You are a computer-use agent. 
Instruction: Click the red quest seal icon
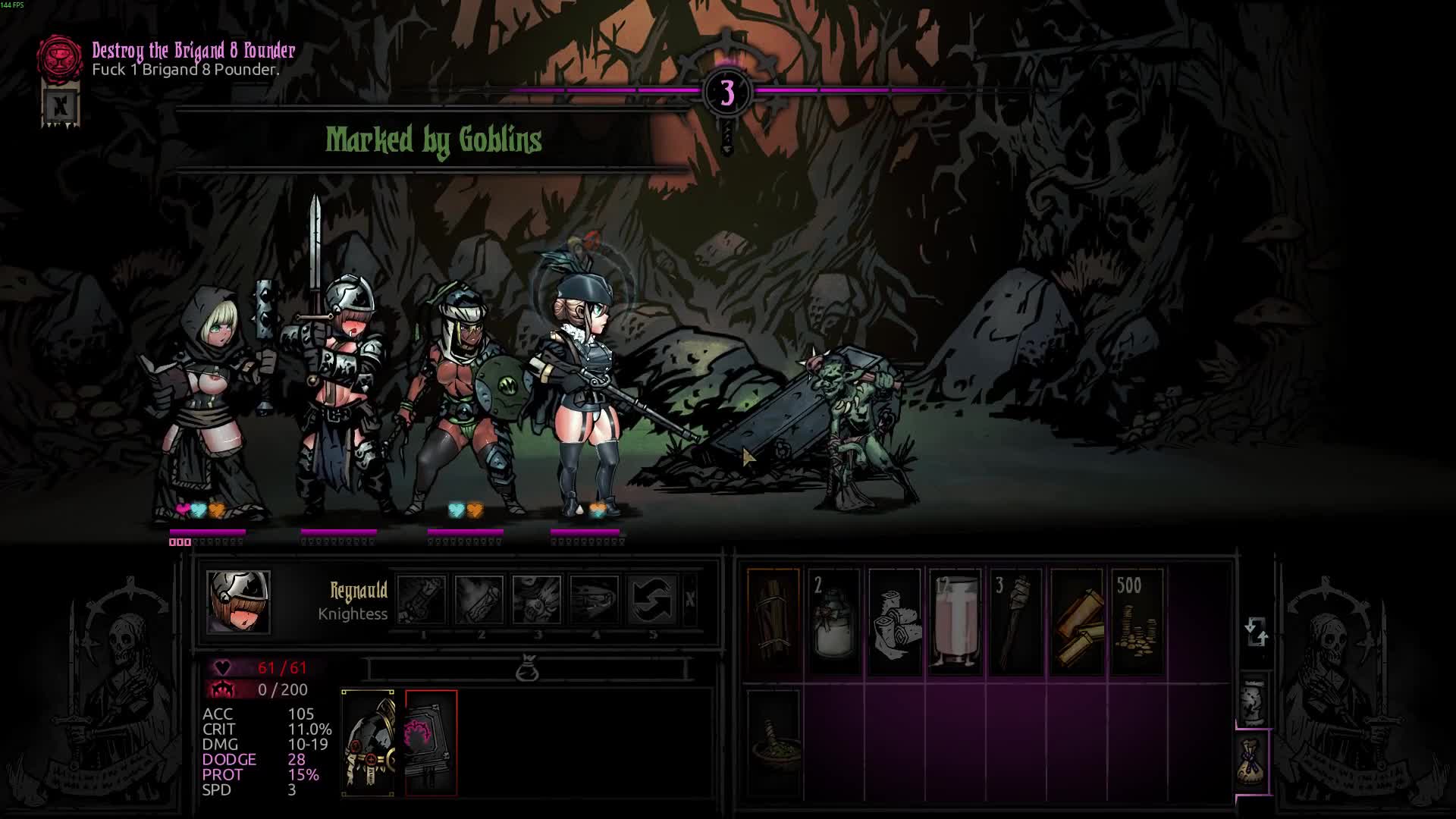[60, 58]
